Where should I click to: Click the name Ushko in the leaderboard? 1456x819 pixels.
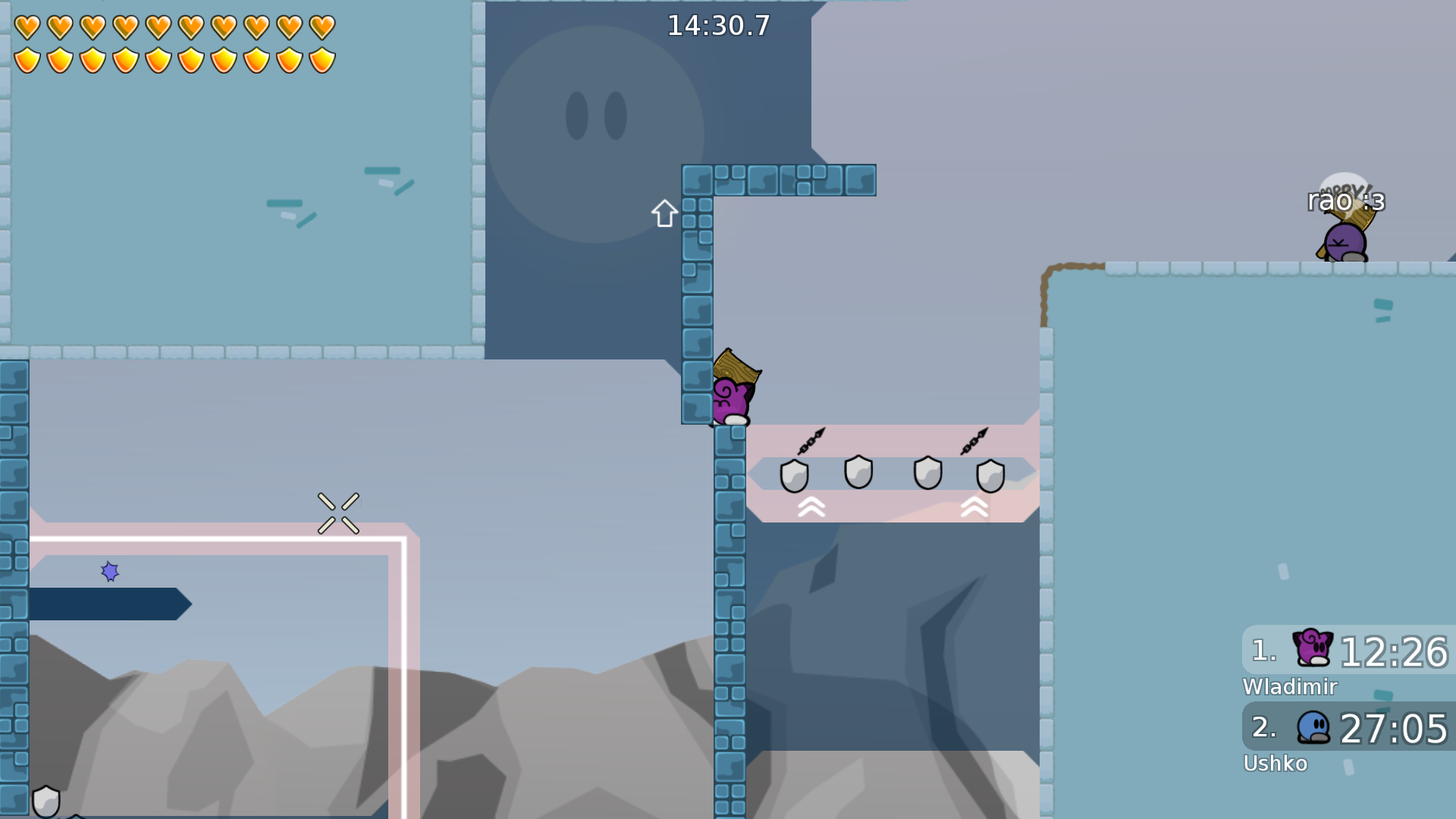click(1276, 764)
